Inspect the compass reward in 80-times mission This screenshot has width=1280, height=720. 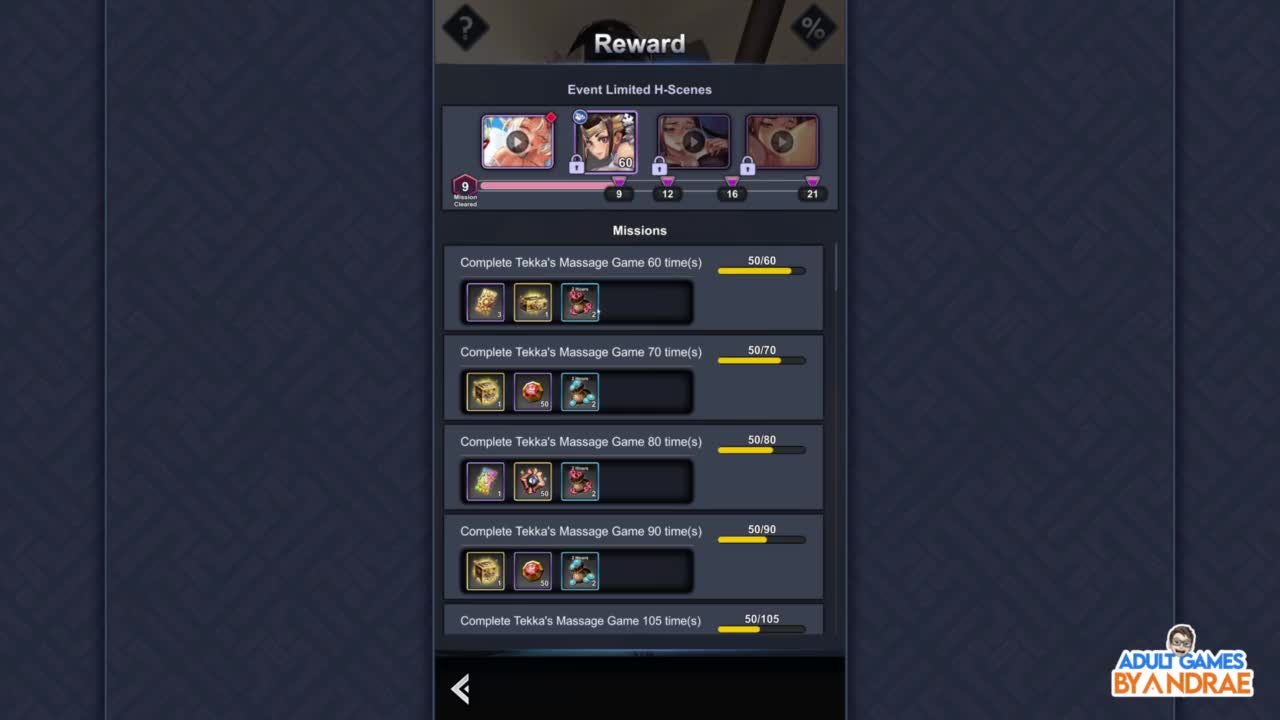pos(532,482)
